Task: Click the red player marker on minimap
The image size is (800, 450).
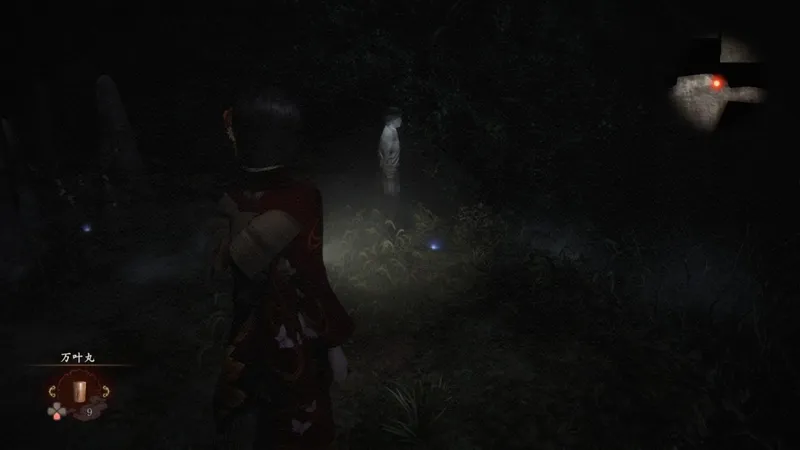Action: click(x=717, y=83)
